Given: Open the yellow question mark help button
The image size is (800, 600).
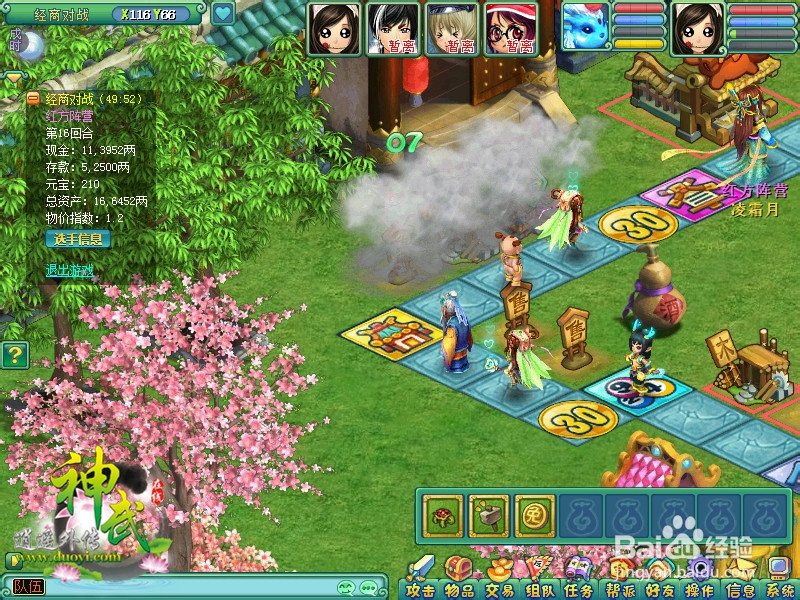Looking at the screenshot, I should click(x=14, y=354).
